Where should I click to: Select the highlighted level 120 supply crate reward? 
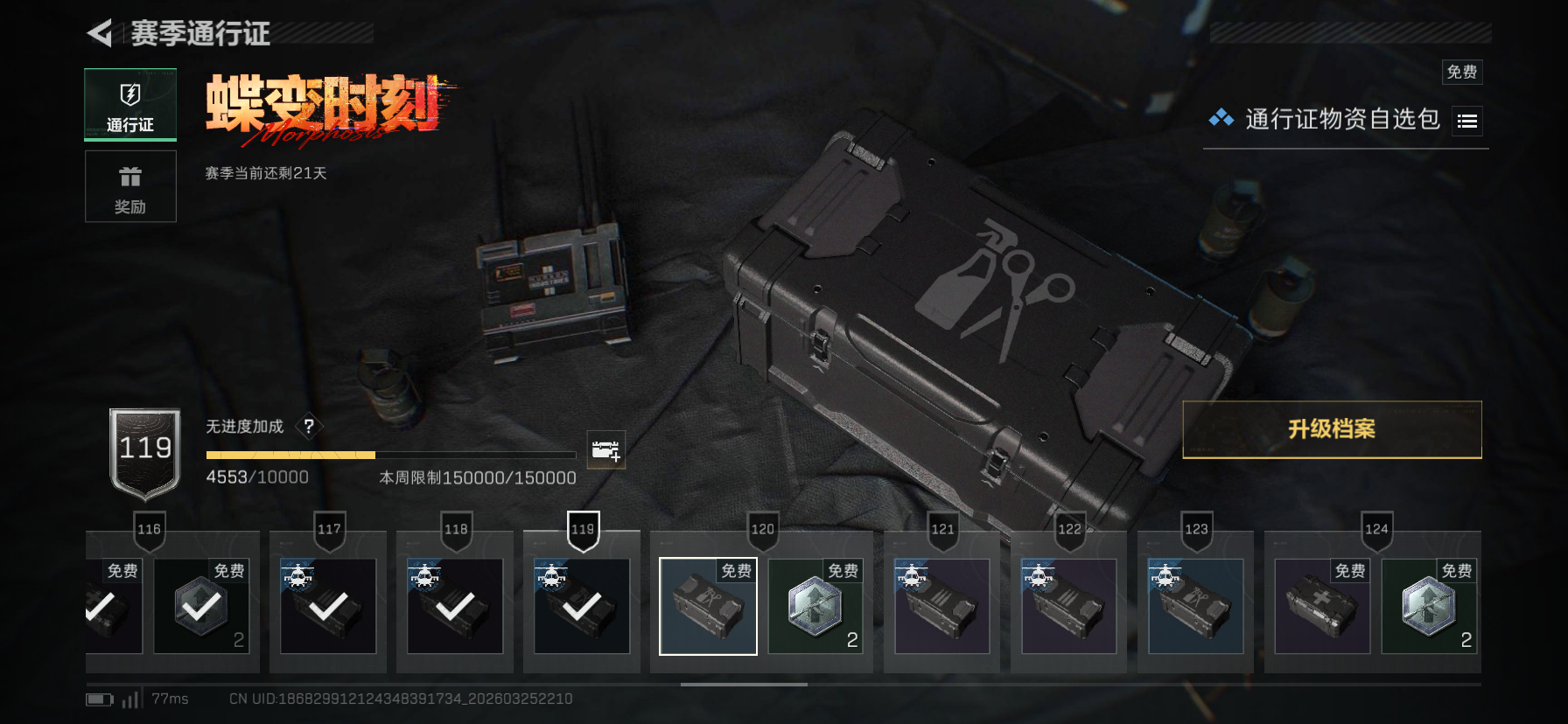pyautogui.click(x=708, y=606)
